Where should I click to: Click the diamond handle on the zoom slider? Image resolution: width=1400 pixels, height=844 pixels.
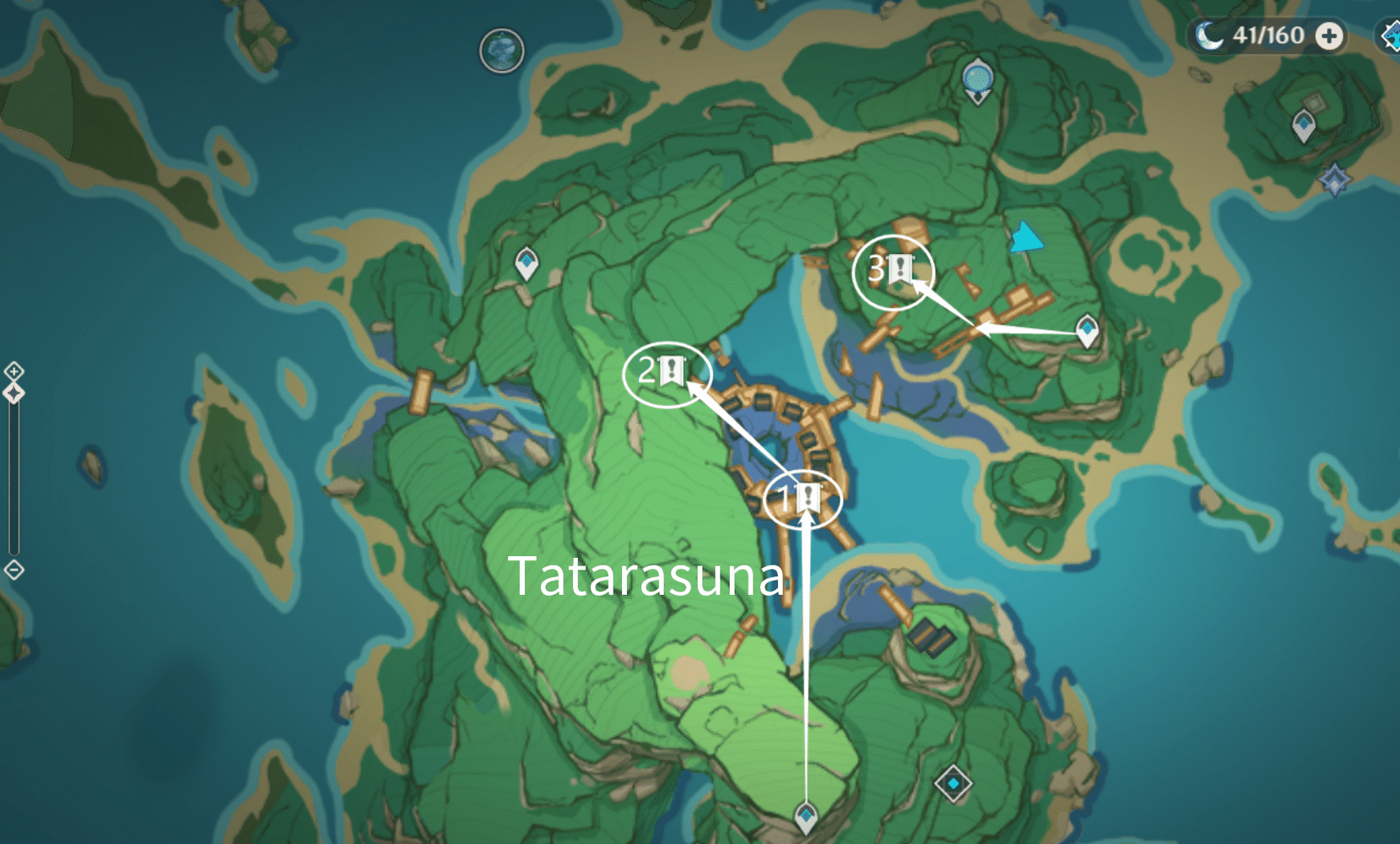[14, 392]
